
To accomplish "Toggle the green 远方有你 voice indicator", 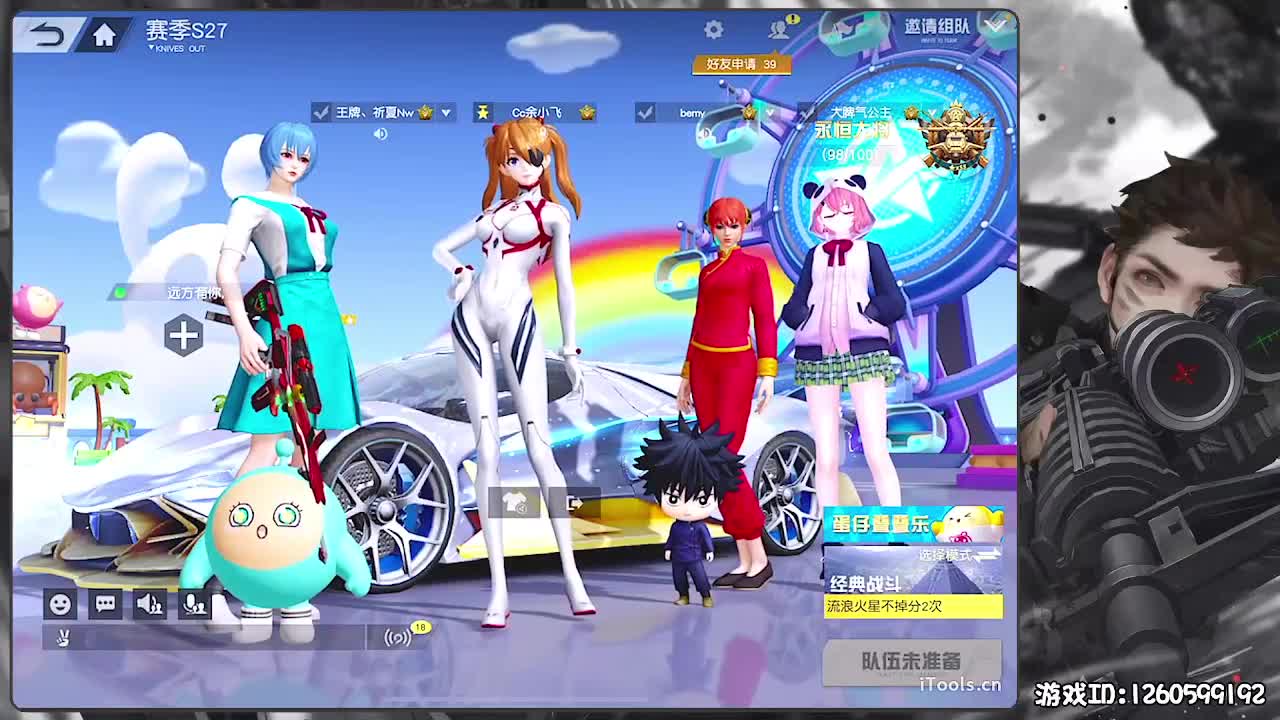I will 122,294.
